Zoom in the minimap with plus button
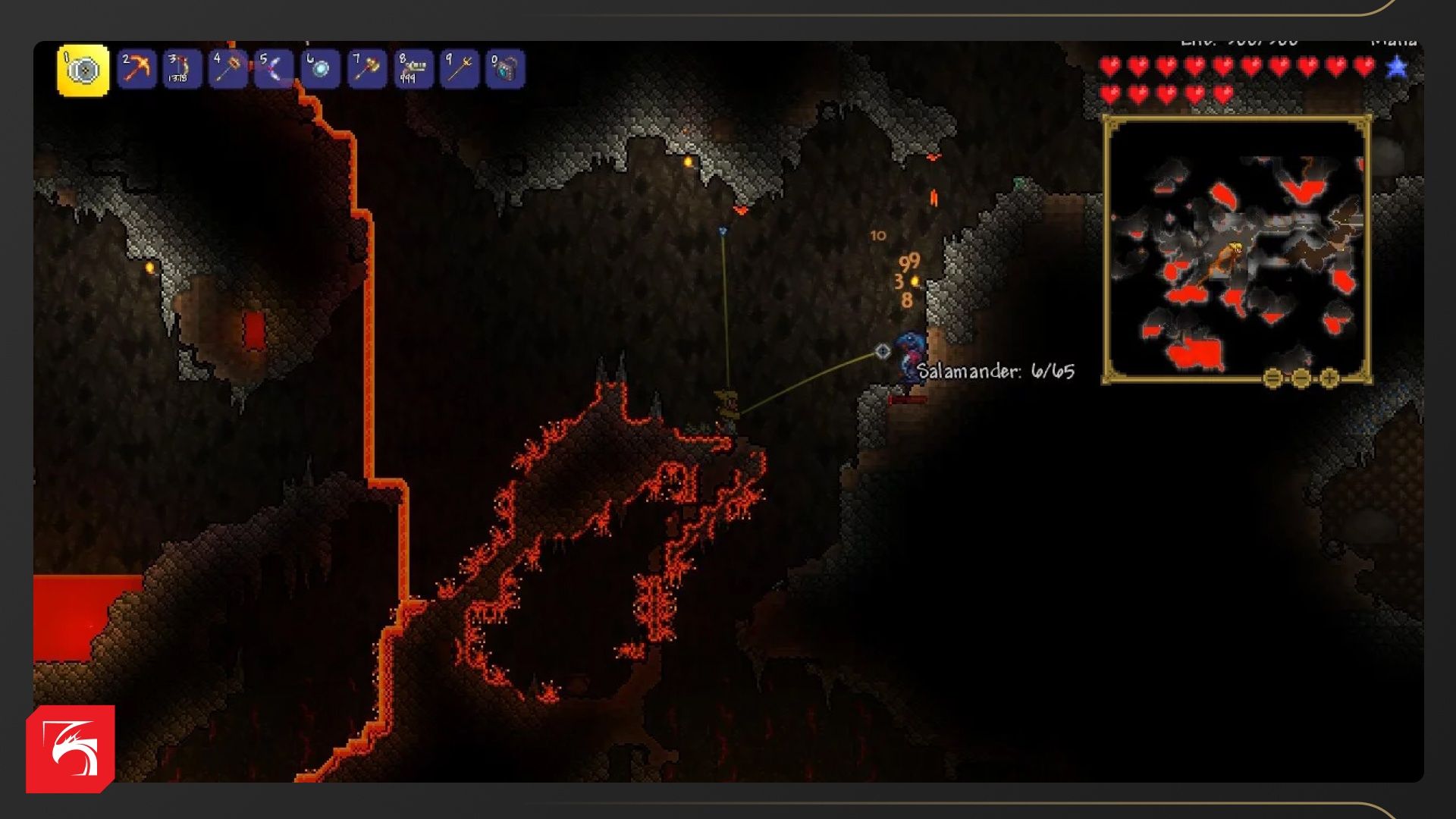 pos(1329,378)
